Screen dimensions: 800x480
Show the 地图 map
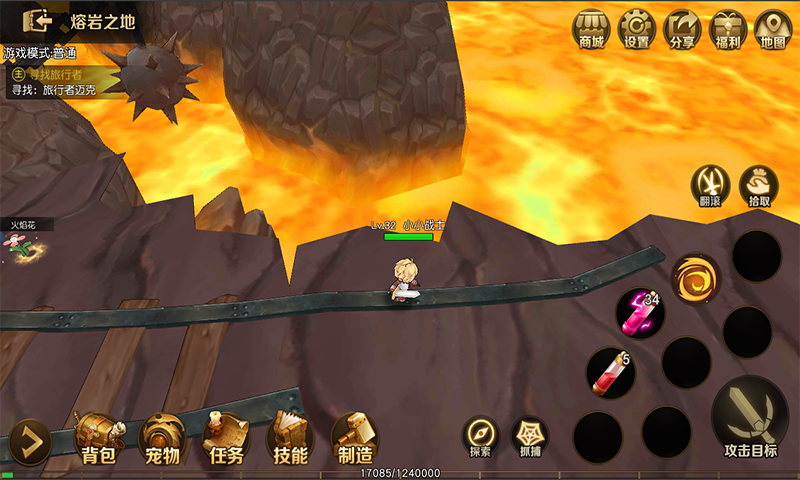pos(772,29)
